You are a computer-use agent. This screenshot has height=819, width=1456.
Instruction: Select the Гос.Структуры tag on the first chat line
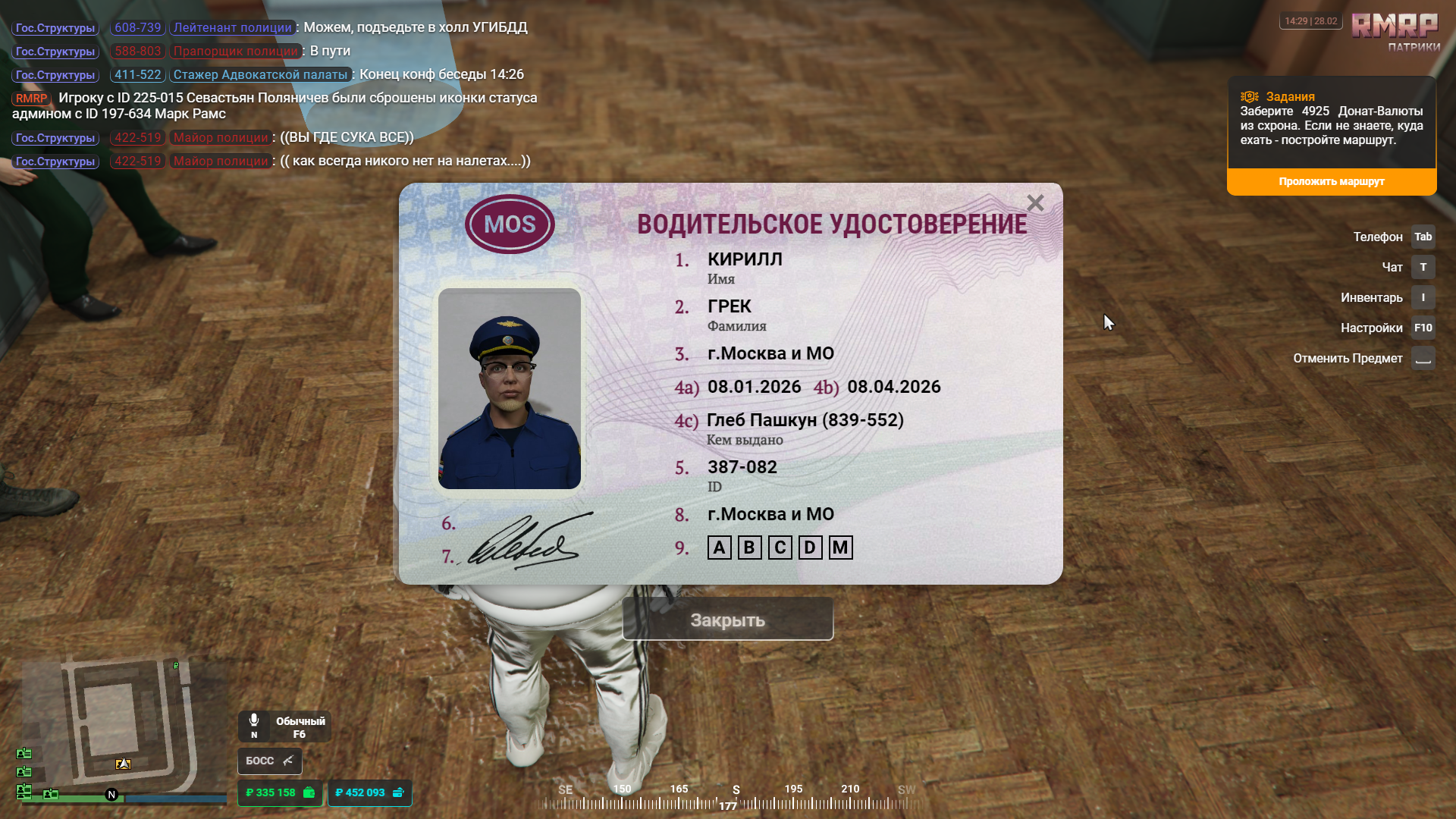tap(55, 28)
